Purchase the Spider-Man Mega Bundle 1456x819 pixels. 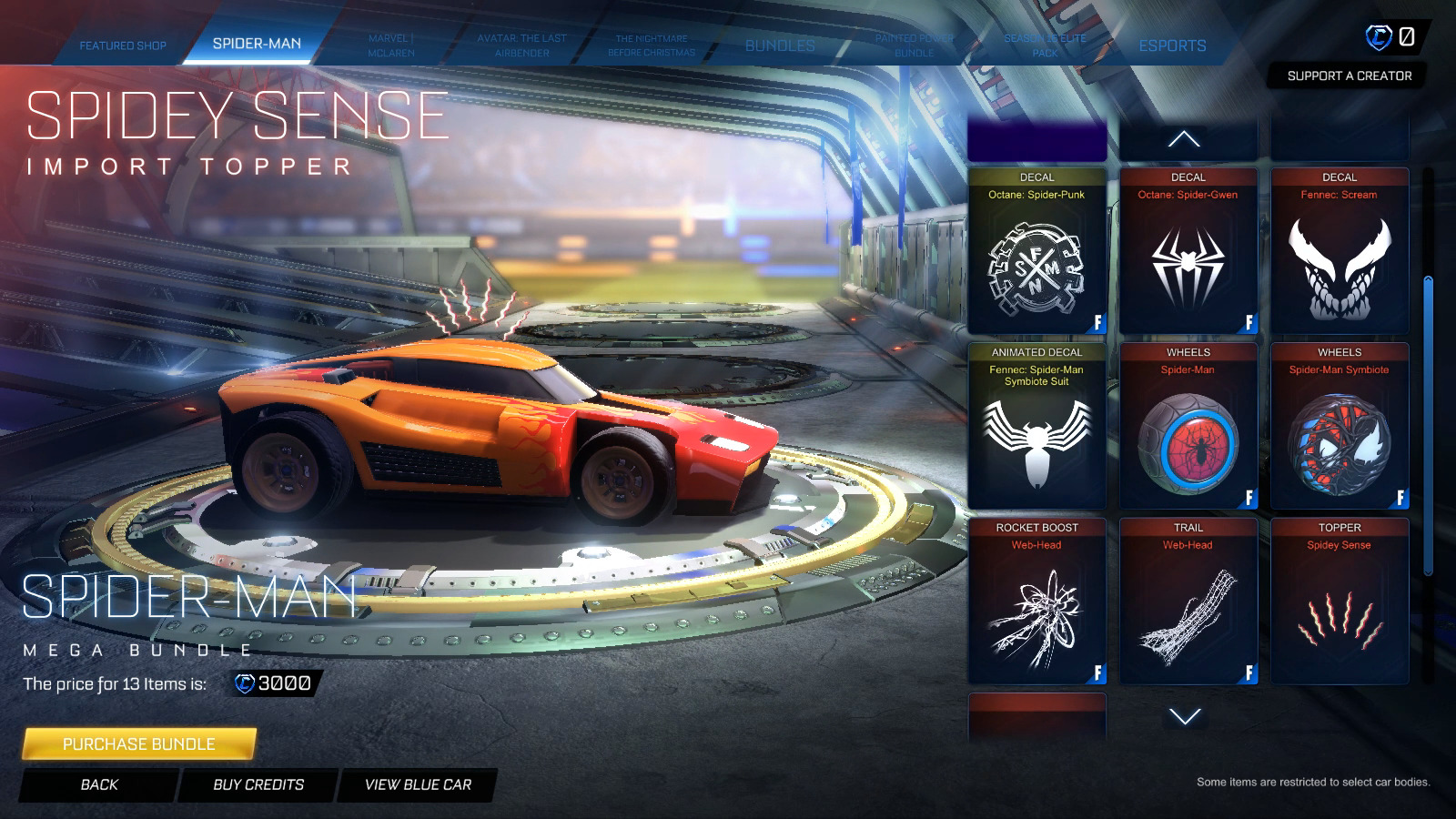(138, 743)
